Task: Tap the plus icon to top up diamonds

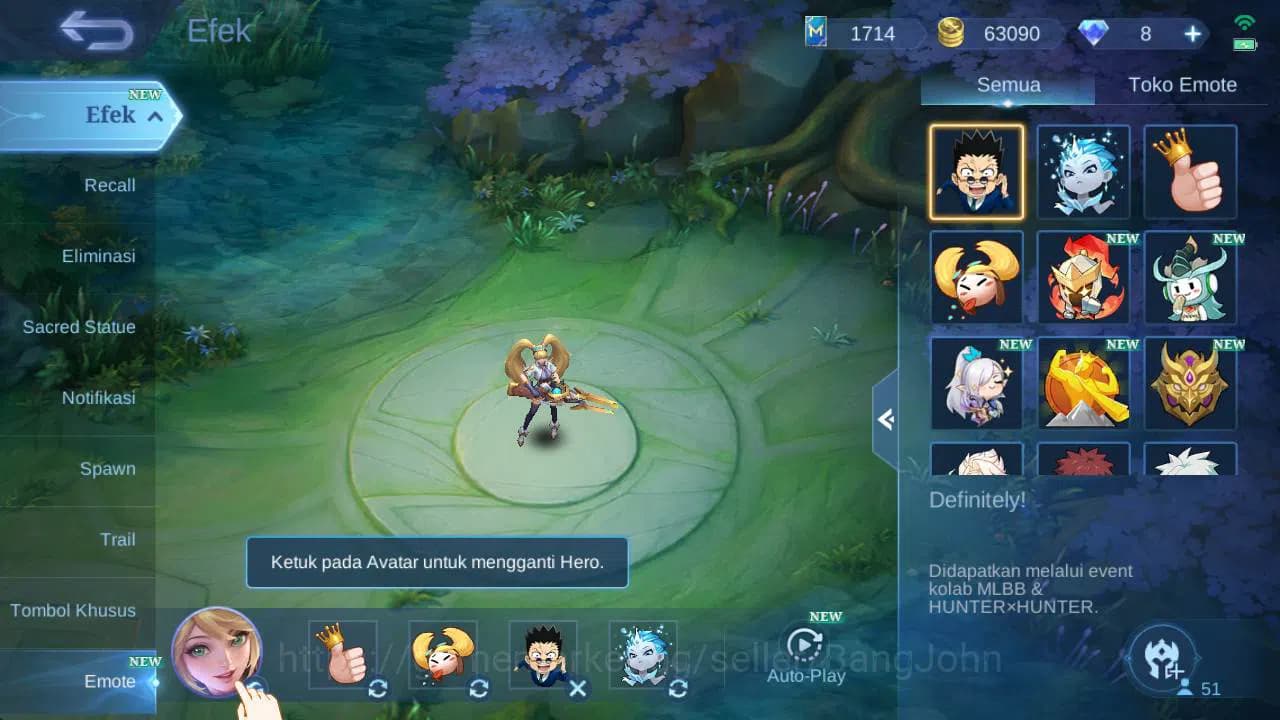Action: point(1192,33)
